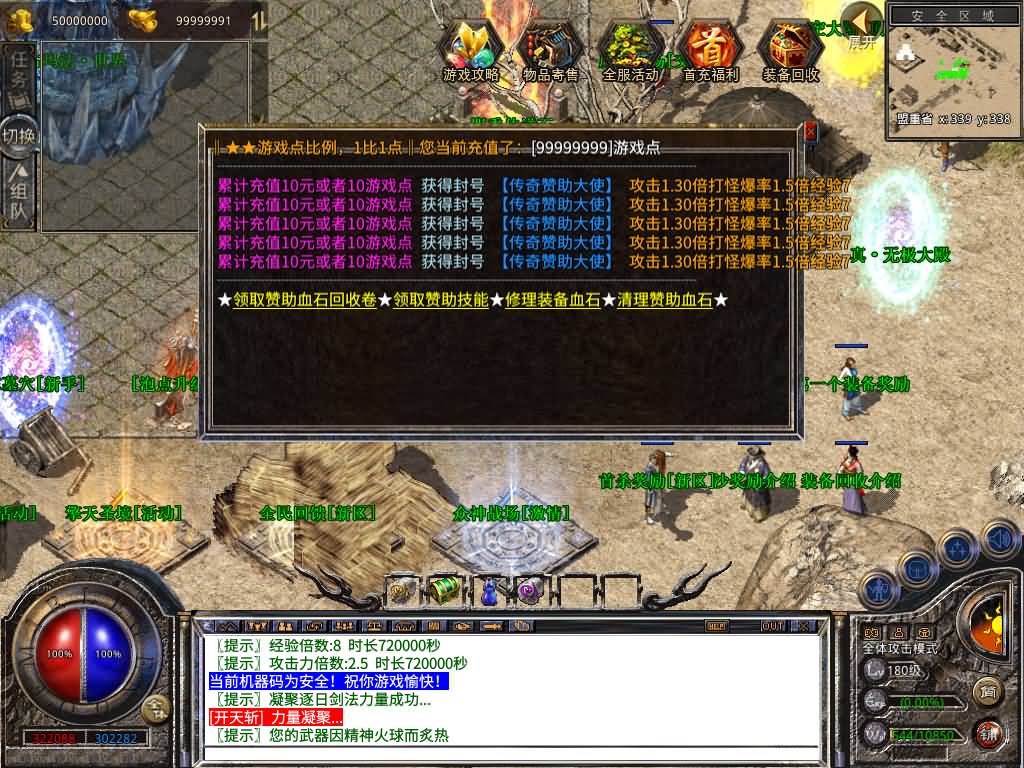Open the 全服活动 server events icon

pyautogui.click(x=630, y=50)
